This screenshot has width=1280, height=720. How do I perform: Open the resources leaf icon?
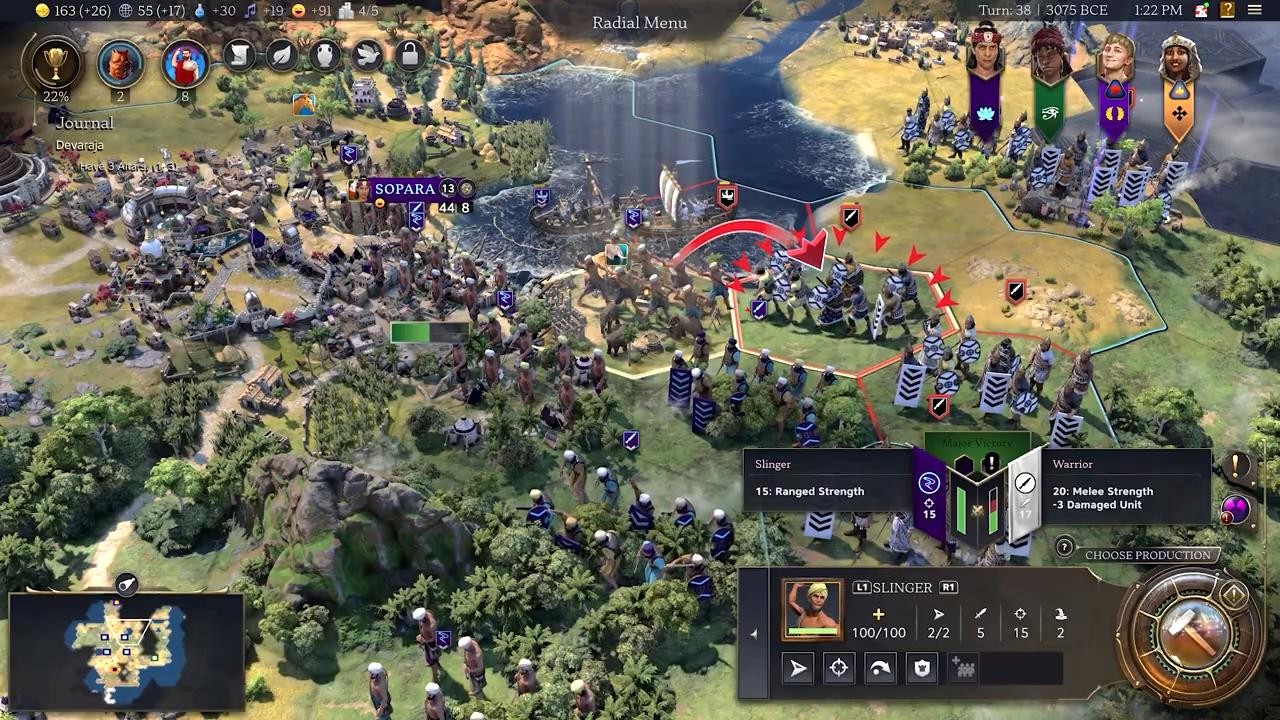coord(282,55)
